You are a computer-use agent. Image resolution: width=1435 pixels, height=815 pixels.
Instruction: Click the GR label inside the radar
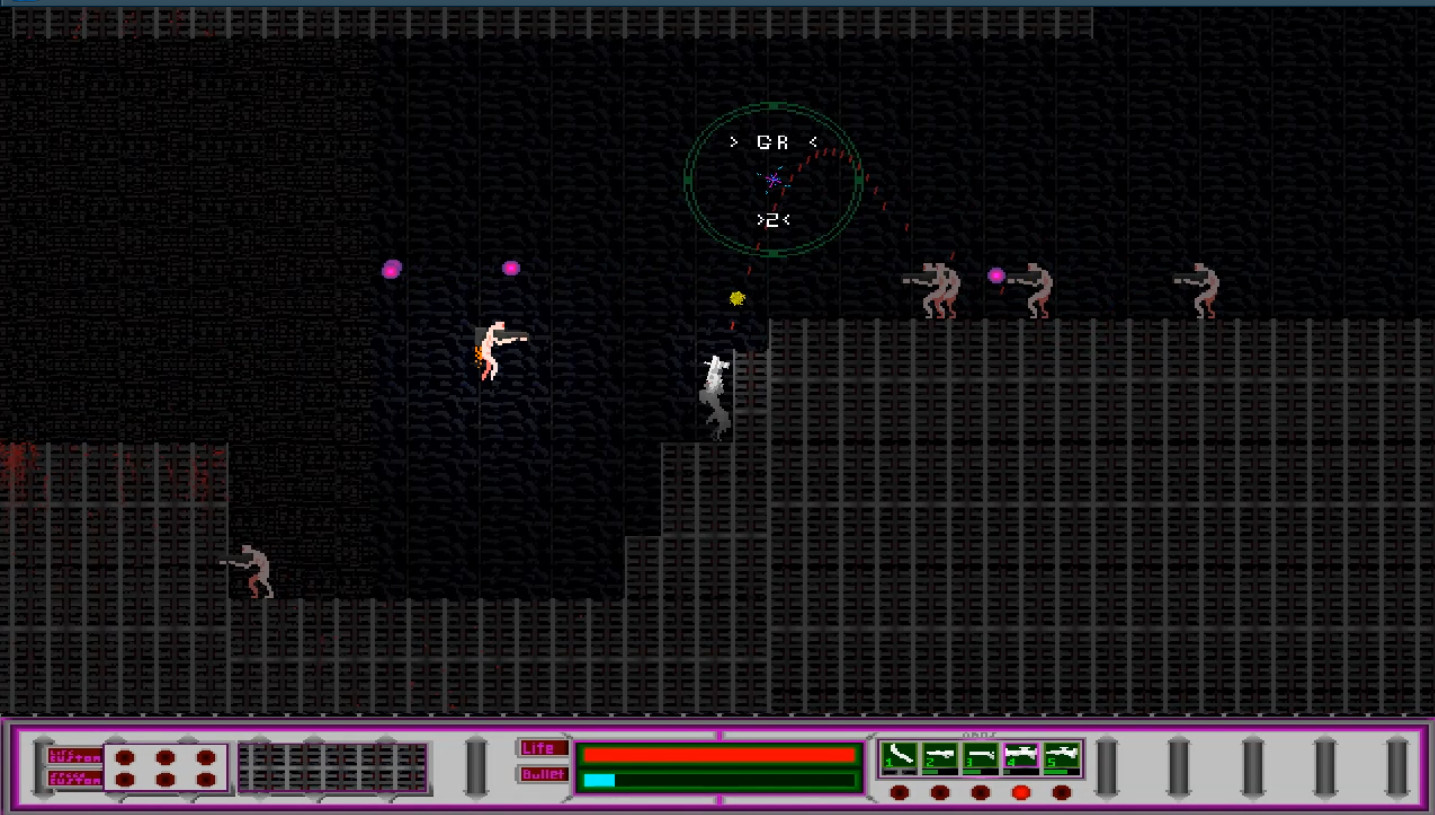tap(771, 142)
